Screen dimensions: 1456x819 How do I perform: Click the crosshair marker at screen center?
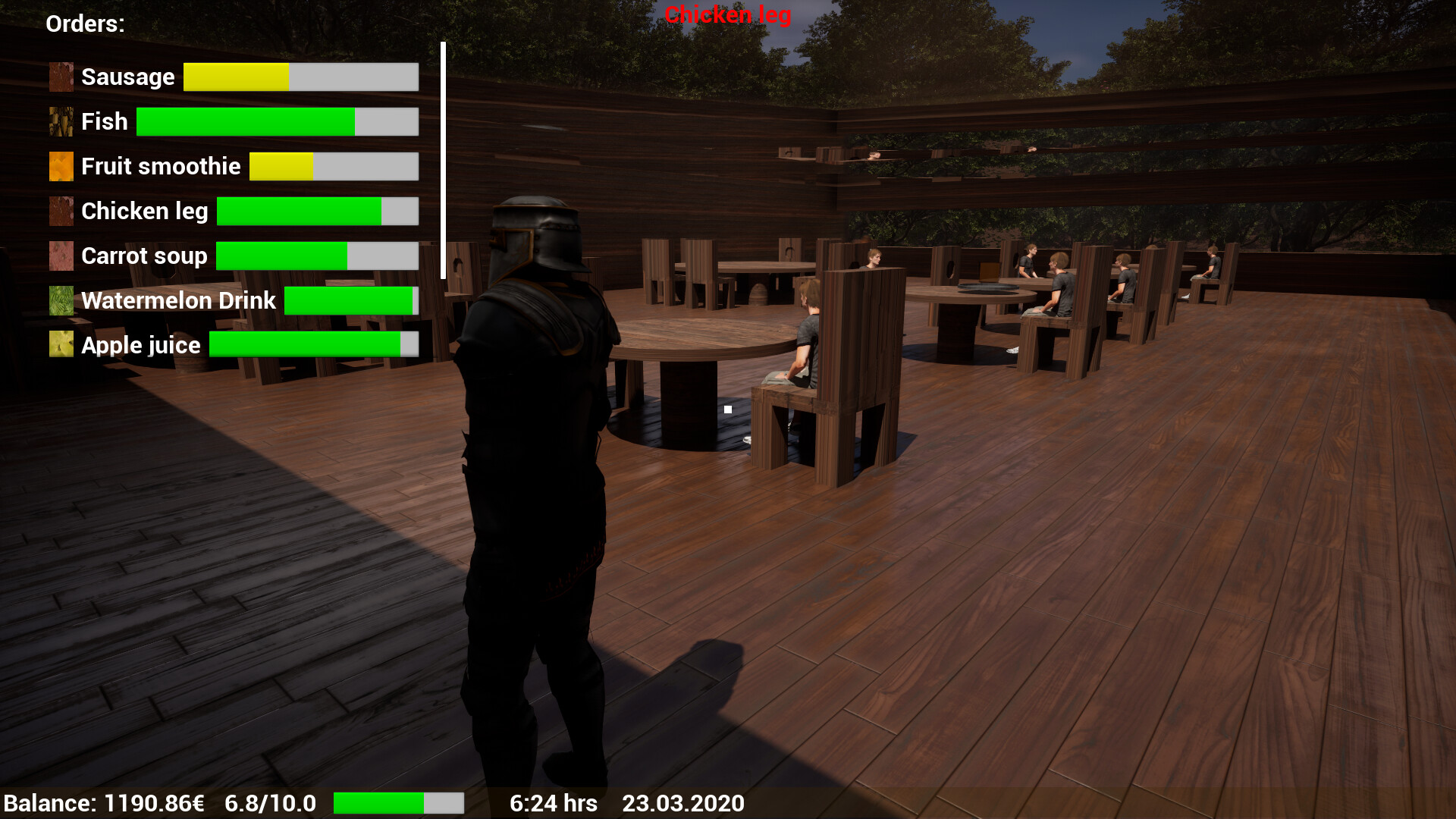pyautogui.click(x=728, y=409)
